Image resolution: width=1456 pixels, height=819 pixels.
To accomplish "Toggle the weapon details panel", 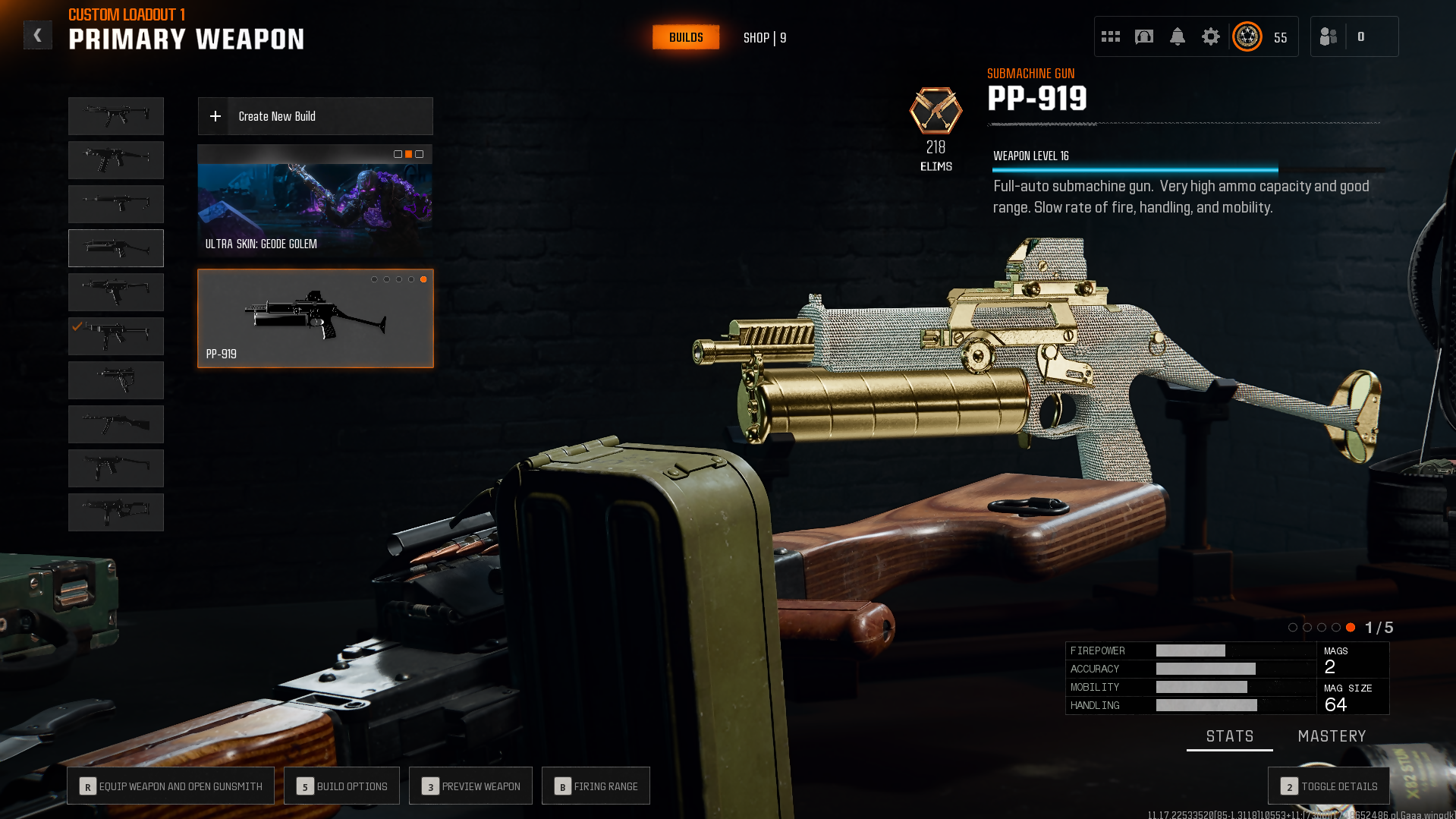I will click(1329, 786).
